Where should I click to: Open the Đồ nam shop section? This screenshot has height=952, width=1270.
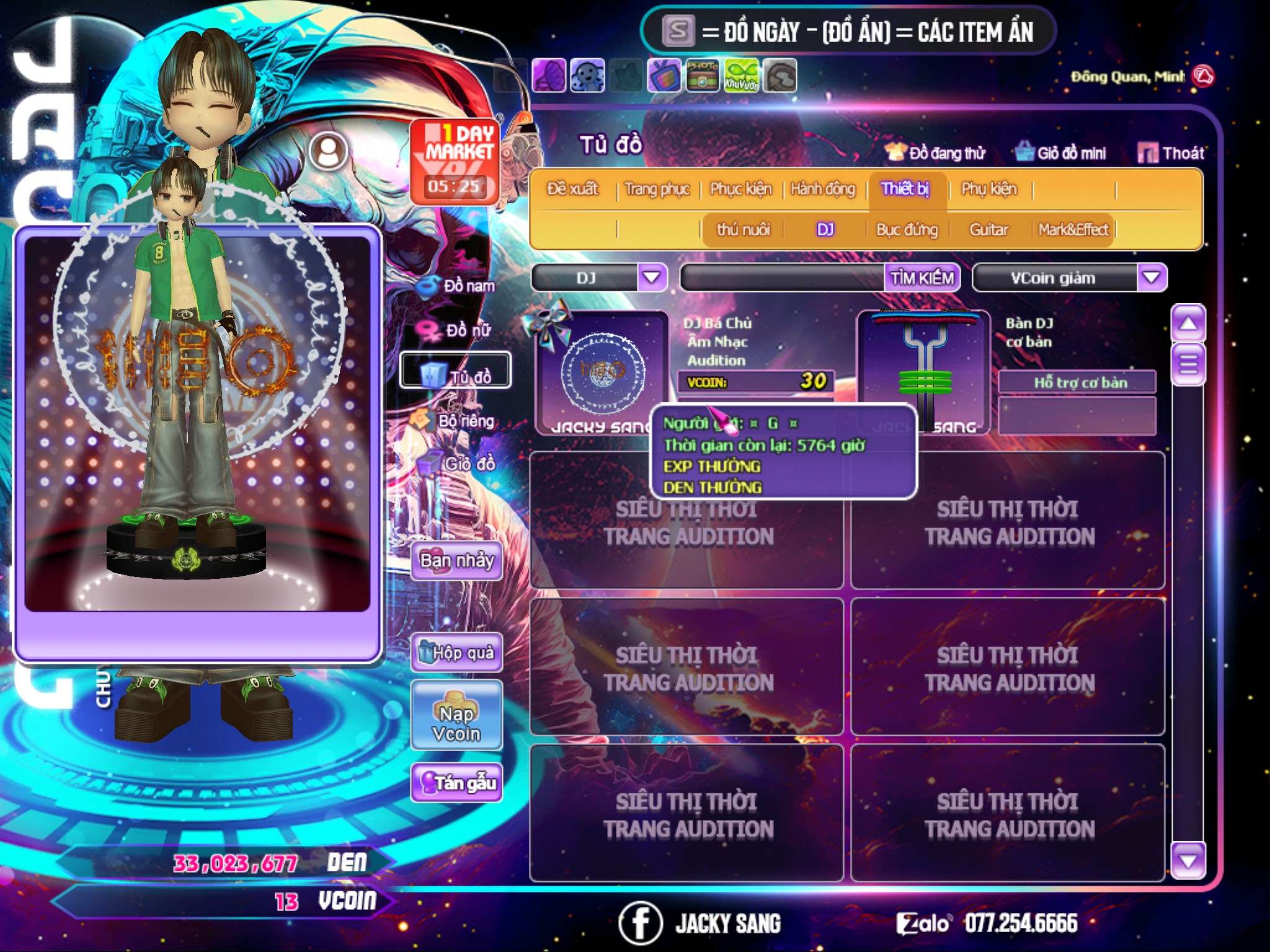(458, 286)
